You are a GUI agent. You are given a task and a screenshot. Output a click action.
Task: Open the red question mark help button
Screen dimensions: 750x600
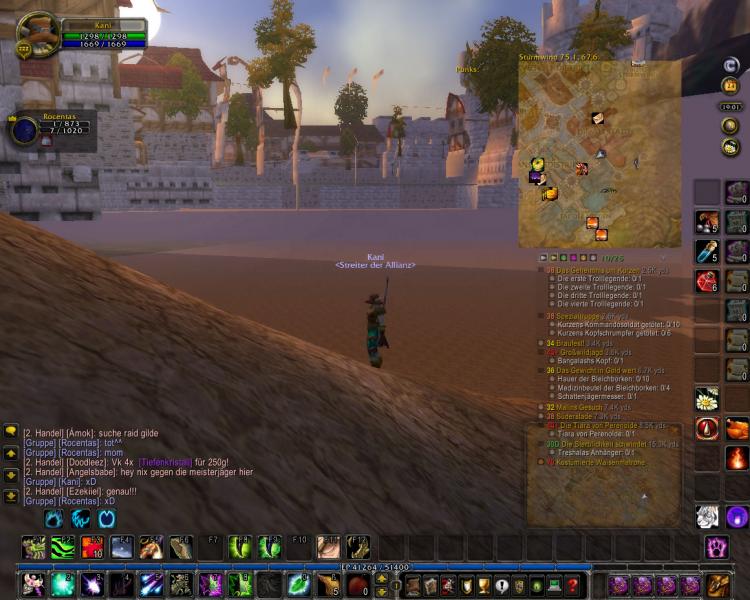click(x=572, y=586)
